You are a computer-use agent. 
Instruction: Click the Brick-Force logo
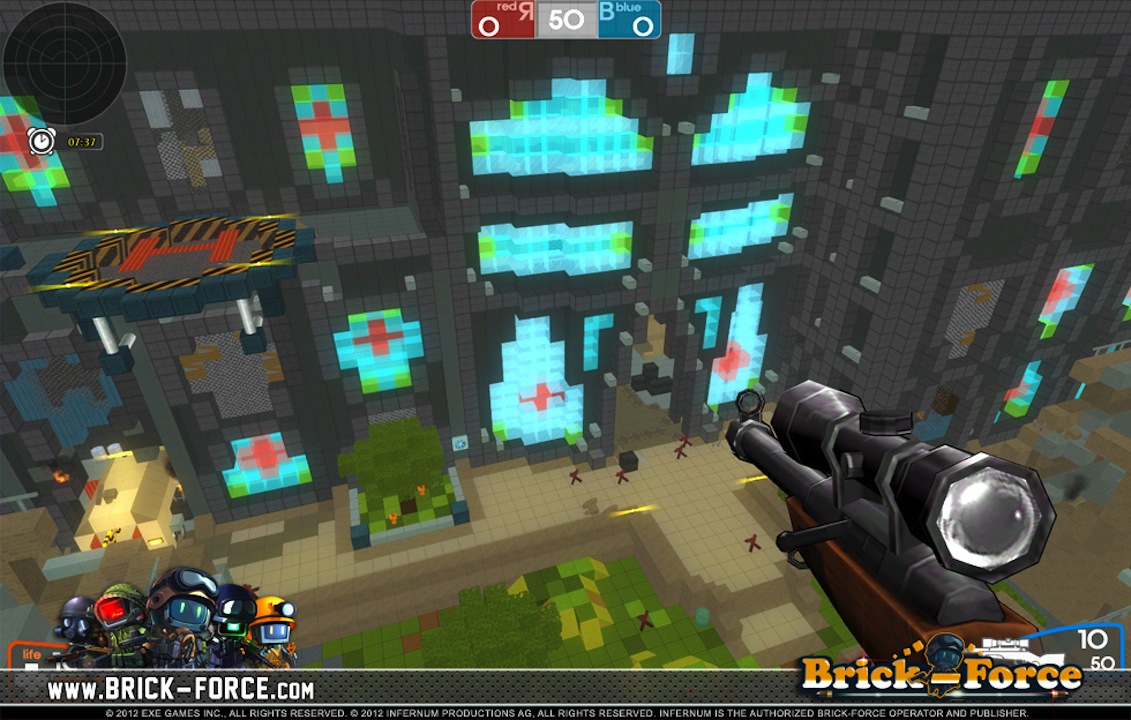click(x=941, y=672)
